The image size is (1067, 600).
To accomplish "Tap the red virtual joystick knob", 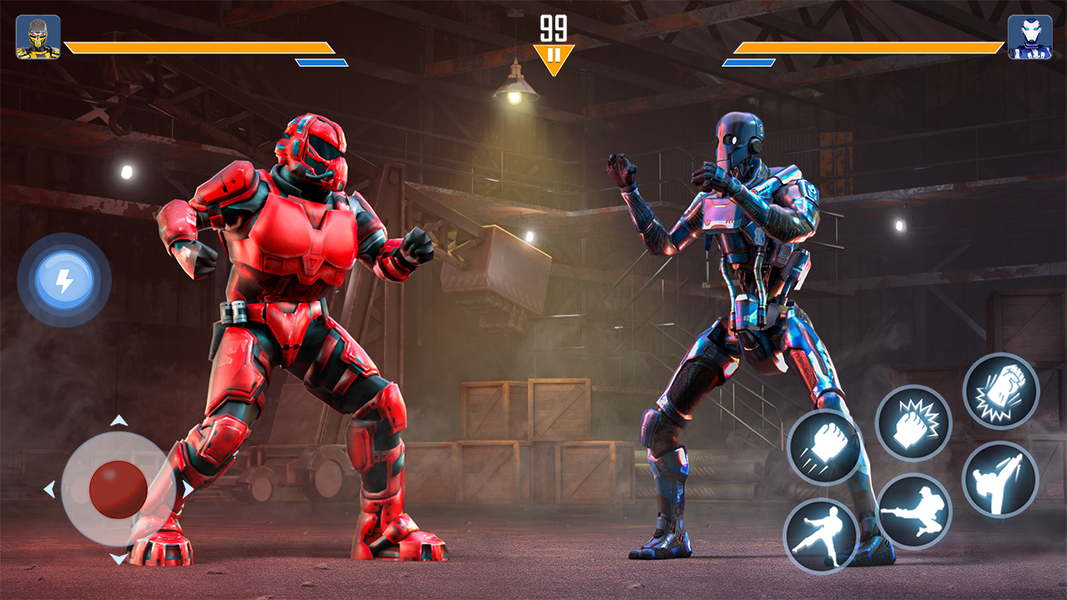I will 118,489.
